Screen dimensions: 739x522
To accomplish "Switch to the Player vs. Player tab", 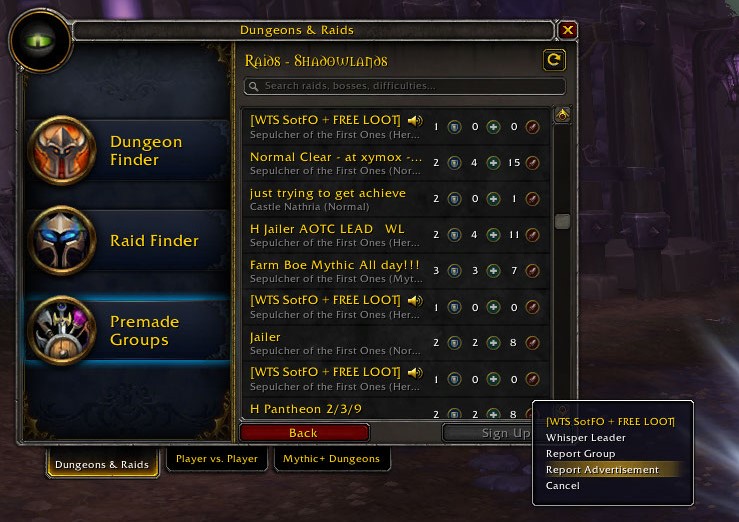I will coord(216,459).
